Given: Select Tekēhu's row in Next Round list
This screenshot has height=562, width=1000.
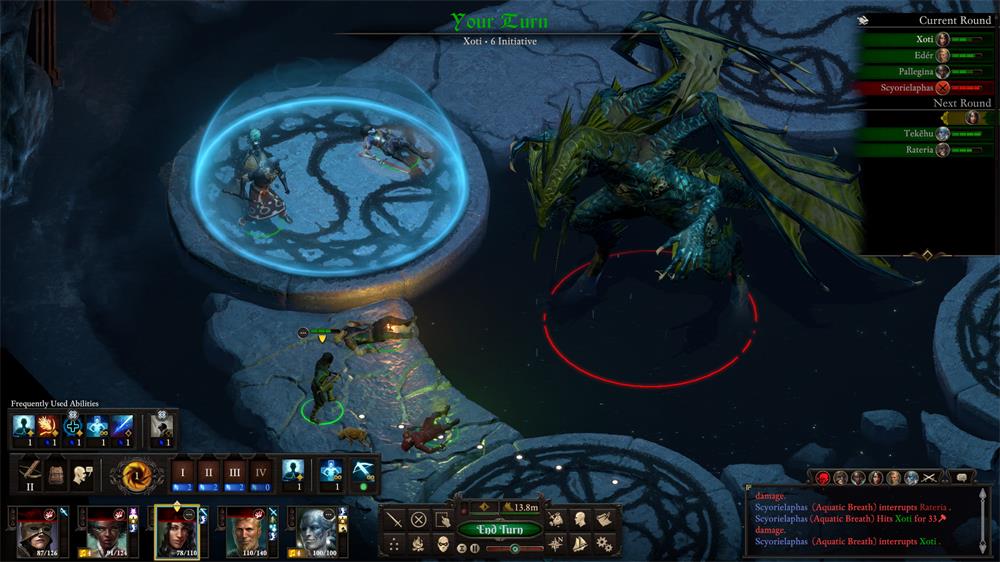Looking at the screenshot, I should 920,134.
